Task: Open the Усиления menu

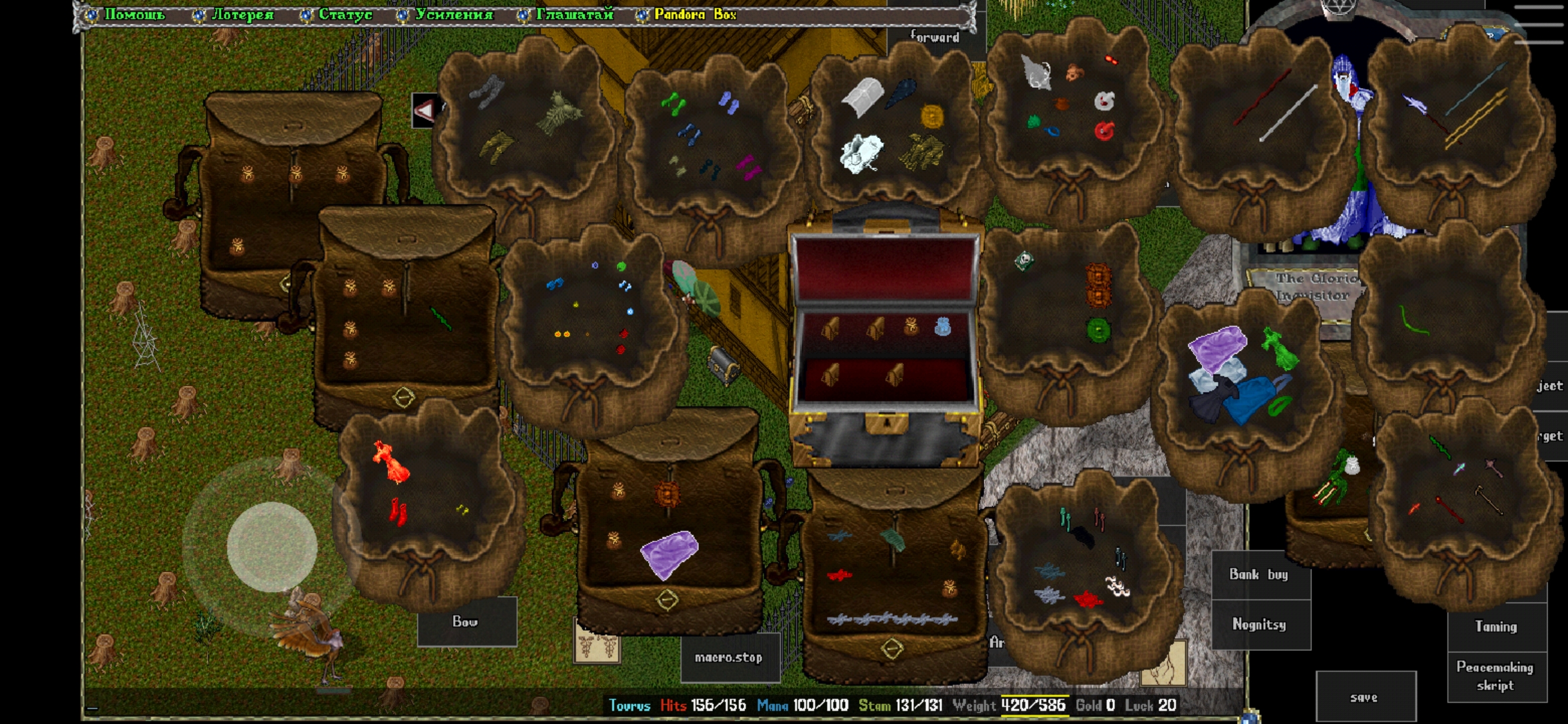Action: 453,14
